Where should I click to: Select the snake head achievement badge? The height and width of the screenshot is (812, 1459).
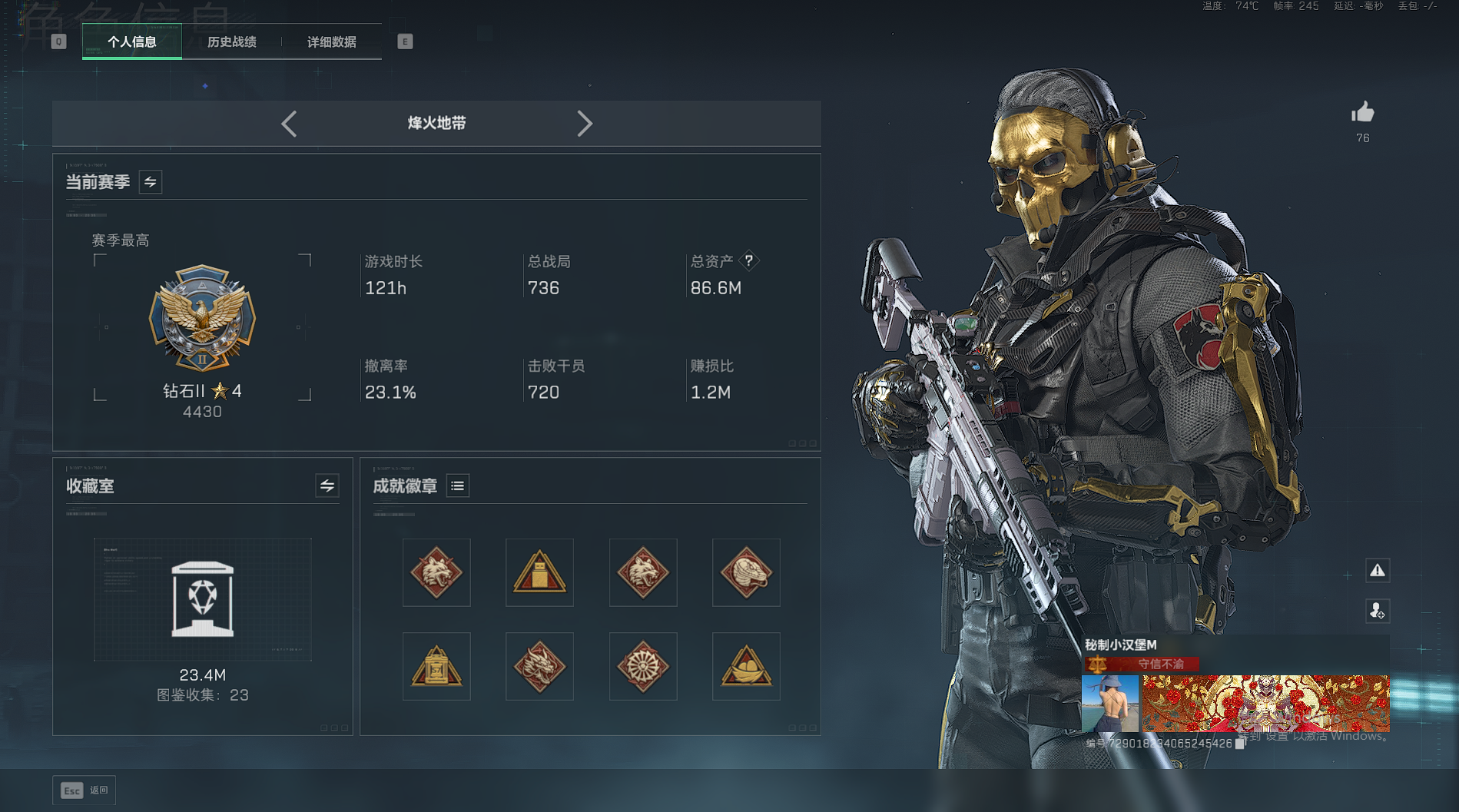pos(746,572)
